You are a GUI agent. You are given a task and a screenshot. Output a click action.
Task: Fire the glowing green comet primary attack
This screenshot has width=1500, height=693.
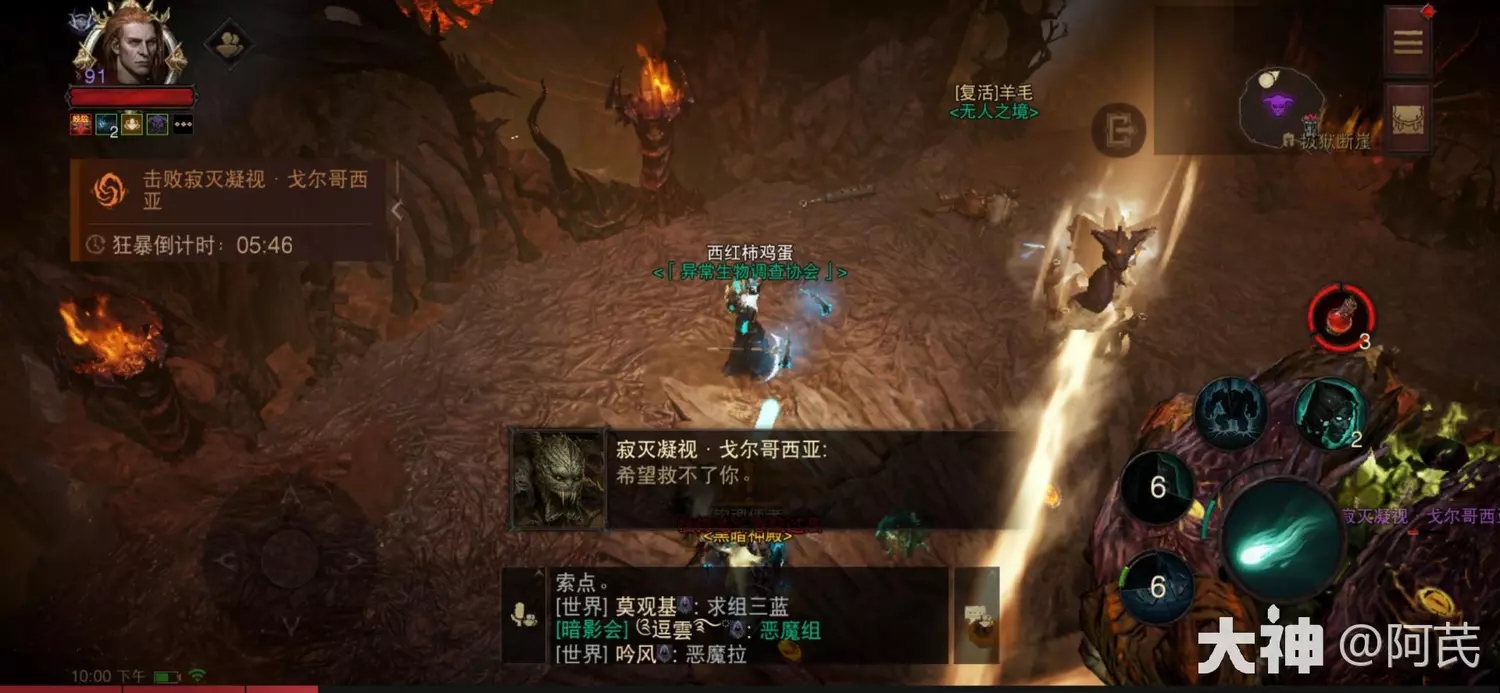[x=1282, y=540]
